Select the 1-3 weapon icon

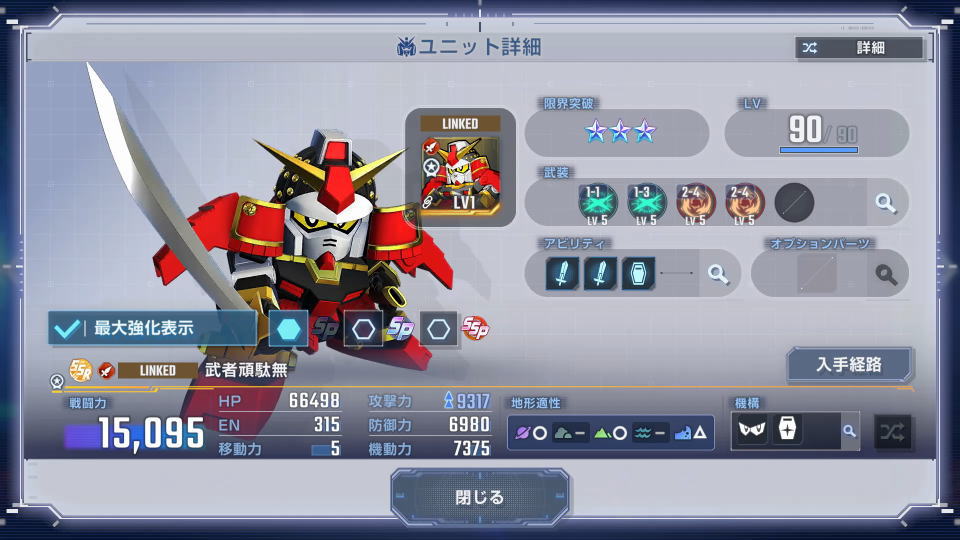click(x=646, y=203)
